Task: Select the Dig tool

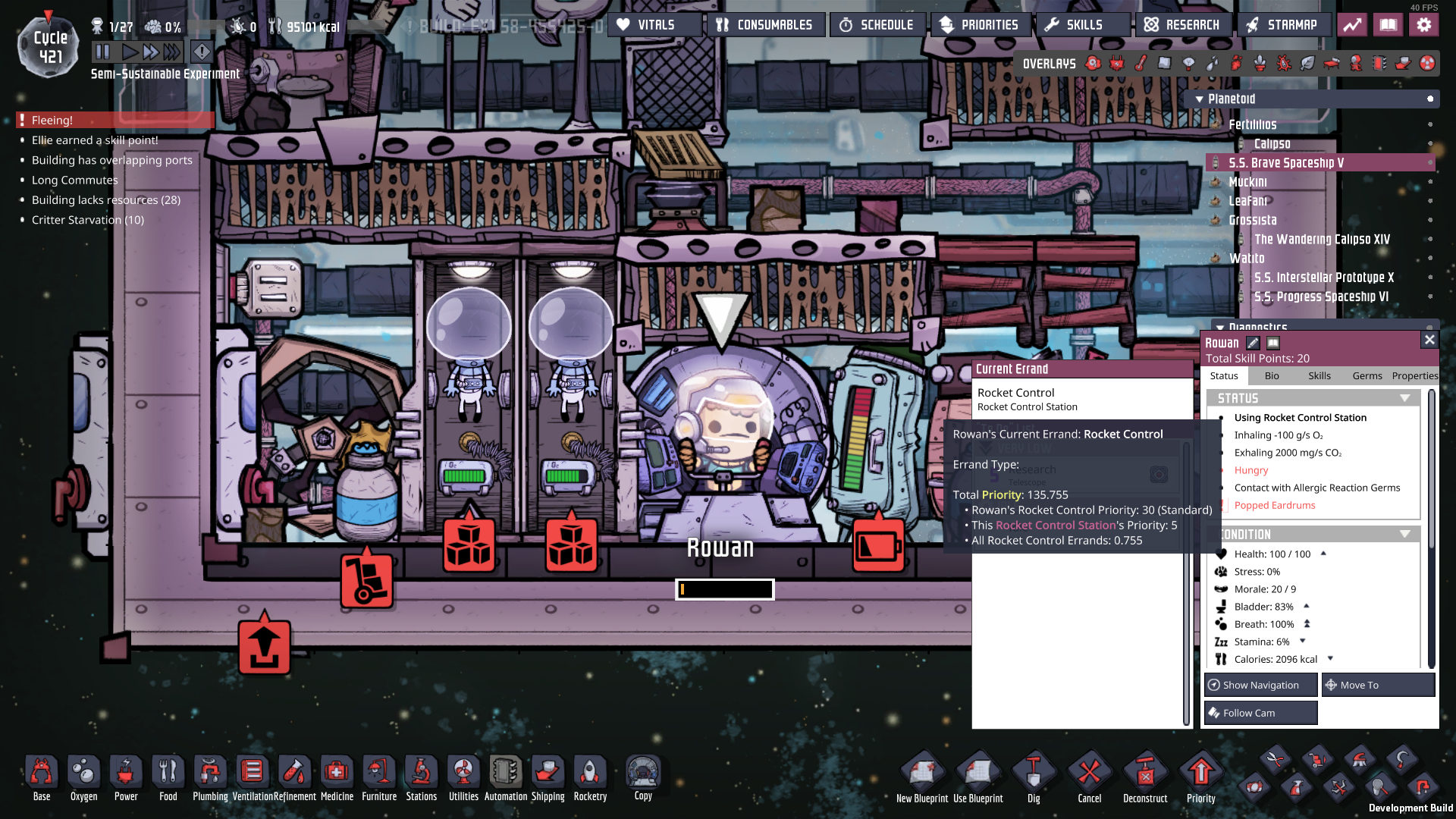Action: pos(1033,773)
